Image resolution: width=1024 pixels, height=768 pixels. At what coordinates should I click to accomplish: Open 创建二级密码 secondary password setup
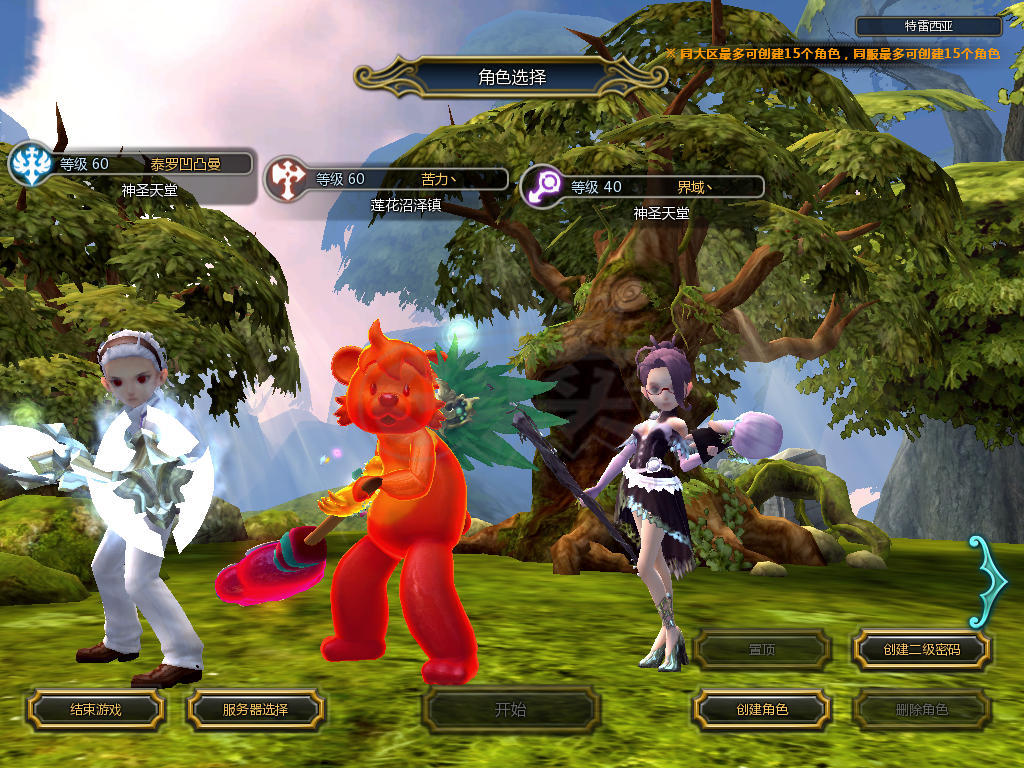[x=921, y=649]
